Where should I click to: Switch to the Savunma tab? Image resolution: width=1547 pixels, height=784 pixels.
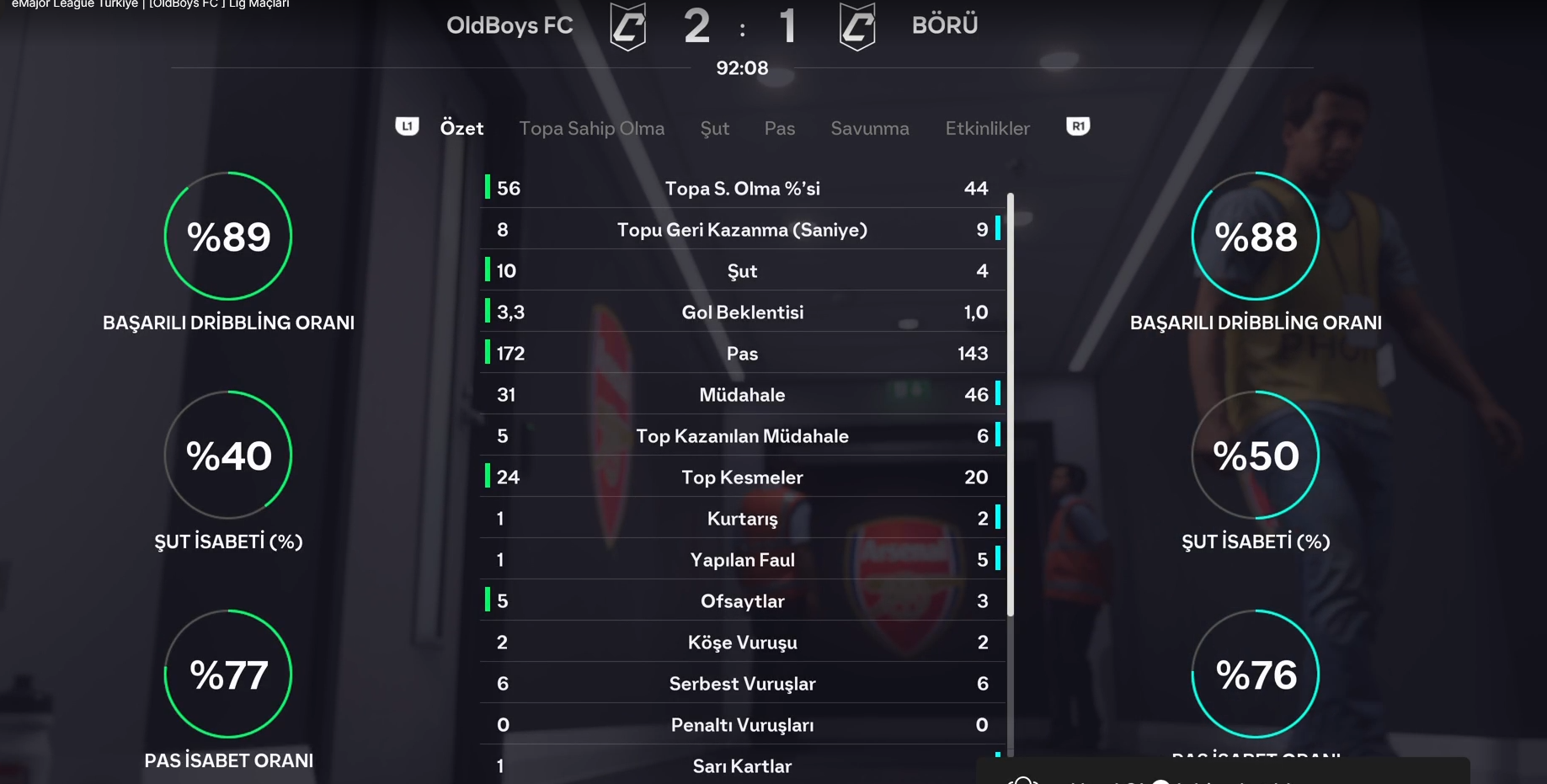(x=869, y=128)
